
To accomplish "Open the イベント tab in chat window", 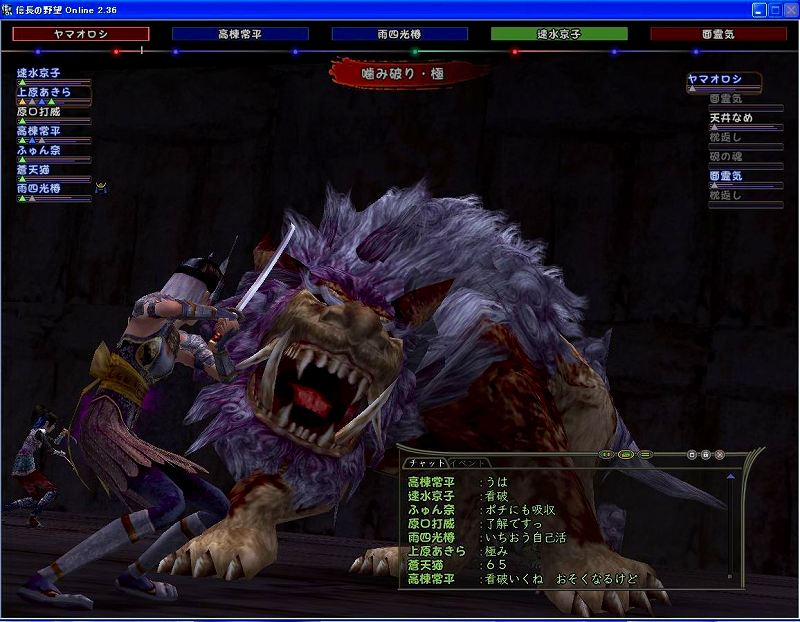I will (469, 463).
